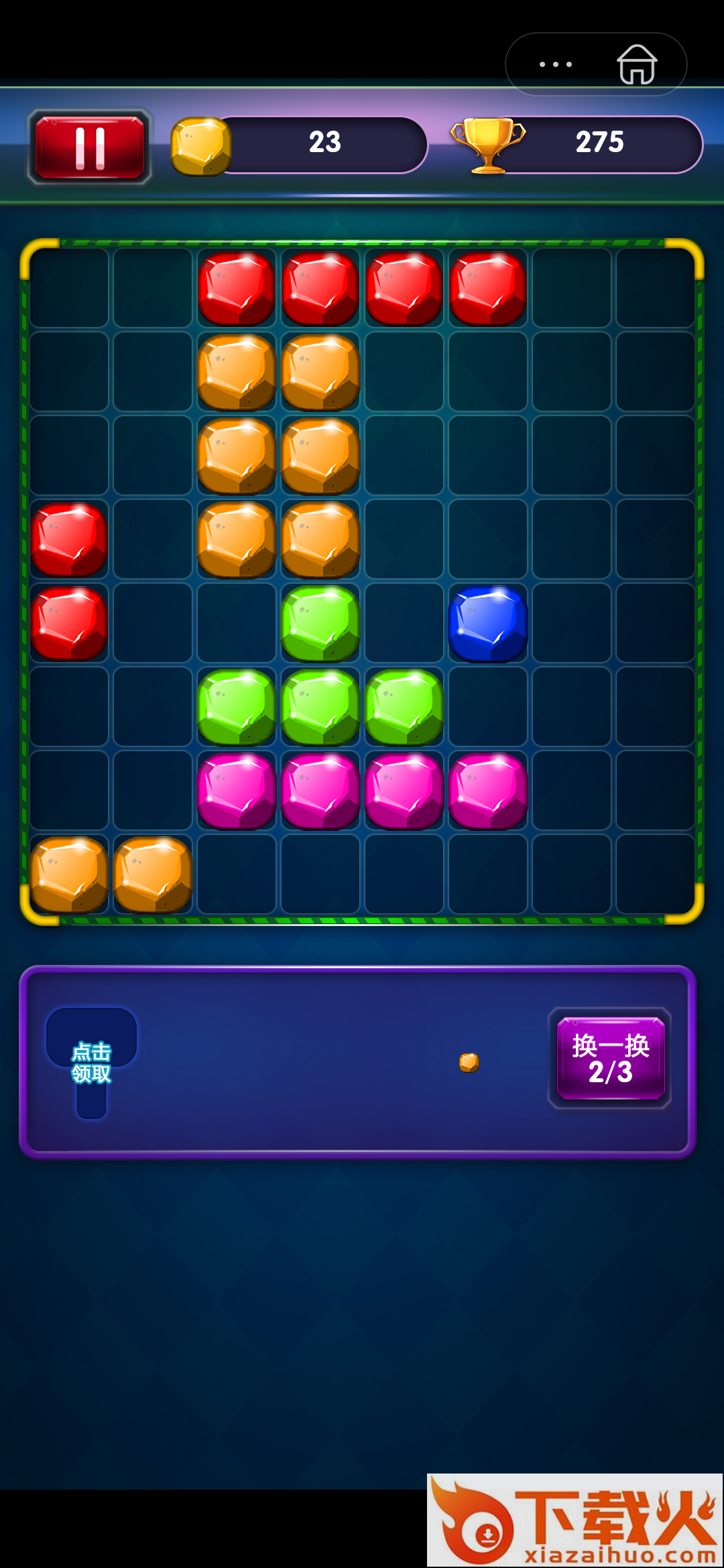Viewport: 724px width, 1568px height.
Task: Pause the game with the red button
Action: click(90, 147)
